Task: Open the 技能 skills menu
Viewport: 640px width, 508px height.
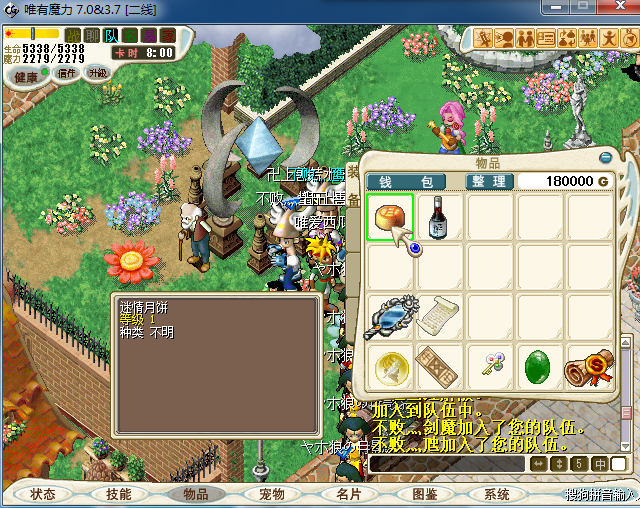Action: [x=118, y=494]
